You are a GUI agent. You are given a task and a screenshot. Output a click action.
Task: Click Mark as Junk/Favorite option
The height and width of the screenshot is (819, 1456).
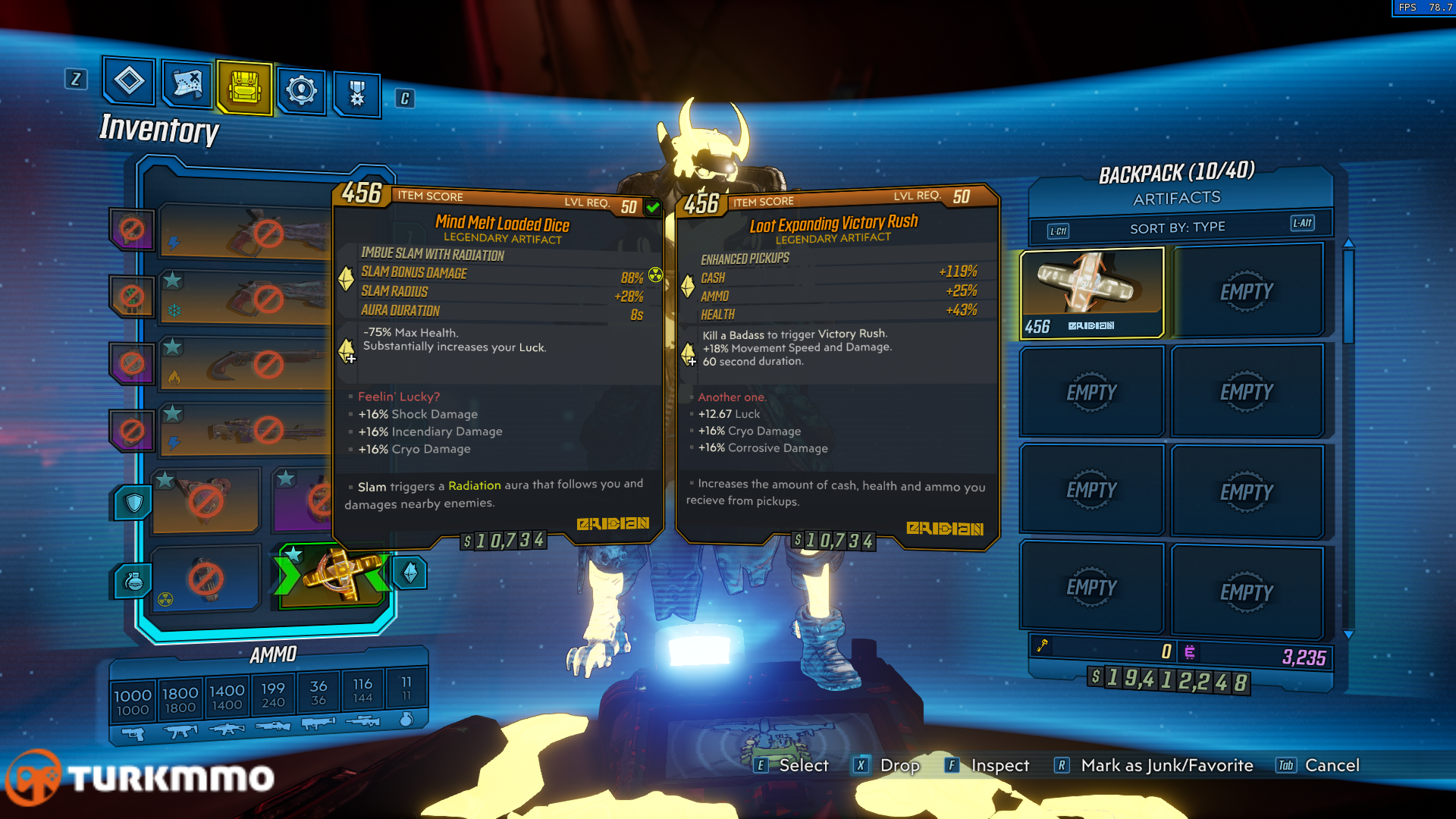point(1166,765)
